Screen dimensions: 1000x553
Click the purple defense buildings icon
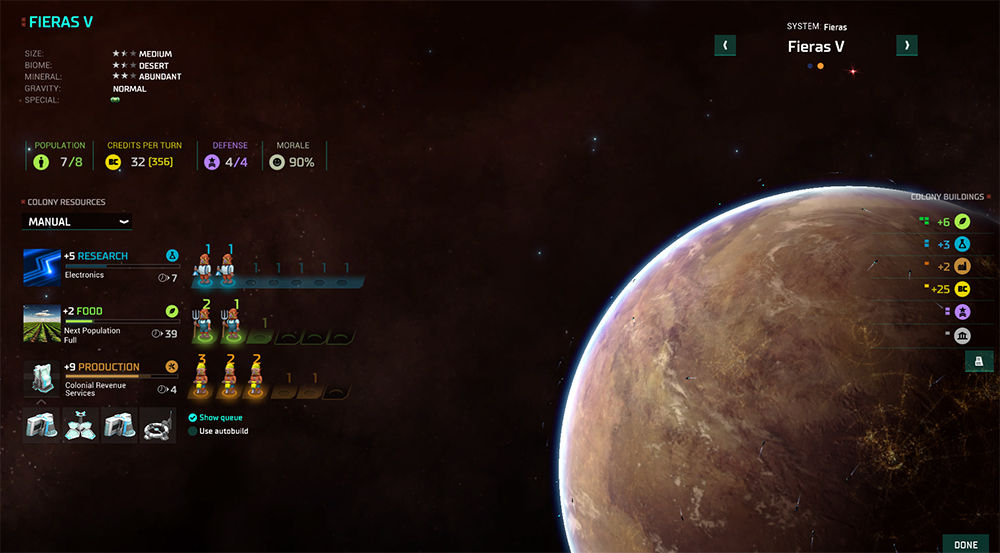[x=963, y=312]
